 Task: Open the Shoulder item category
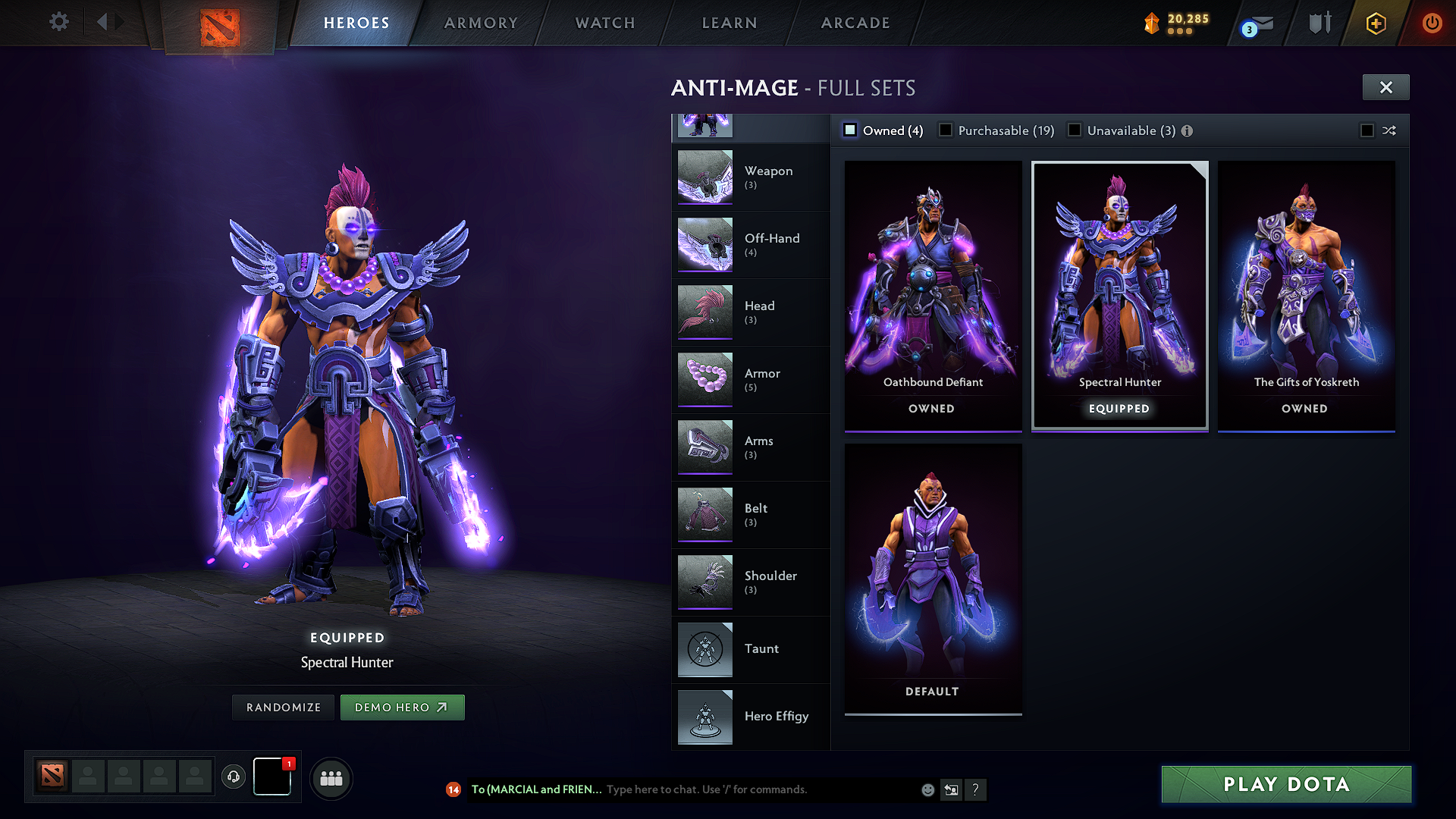click(x=770, y=582)
